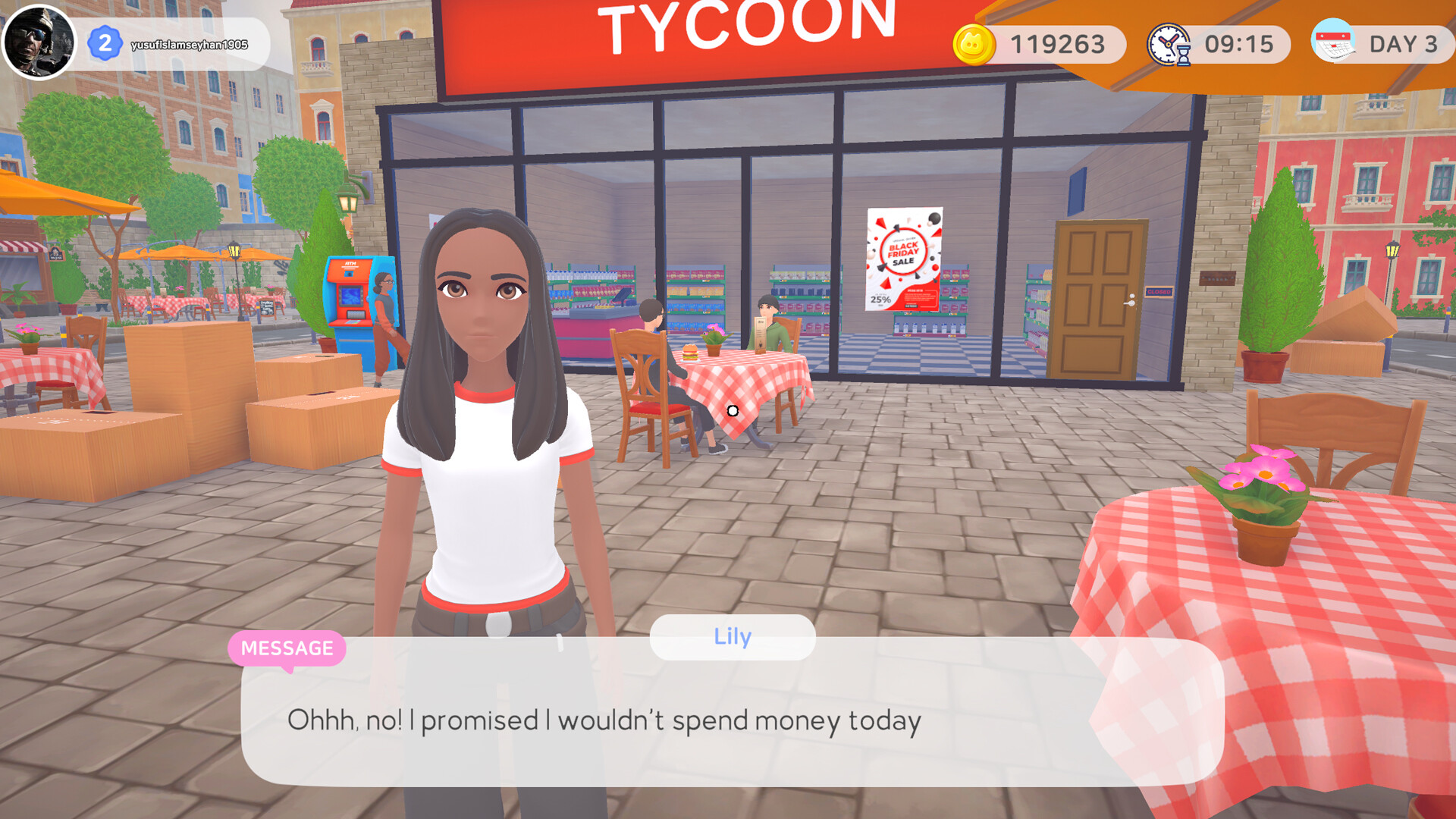
Task: Open the pink MESSAGE bubble icon
Action: pos(287,648)
